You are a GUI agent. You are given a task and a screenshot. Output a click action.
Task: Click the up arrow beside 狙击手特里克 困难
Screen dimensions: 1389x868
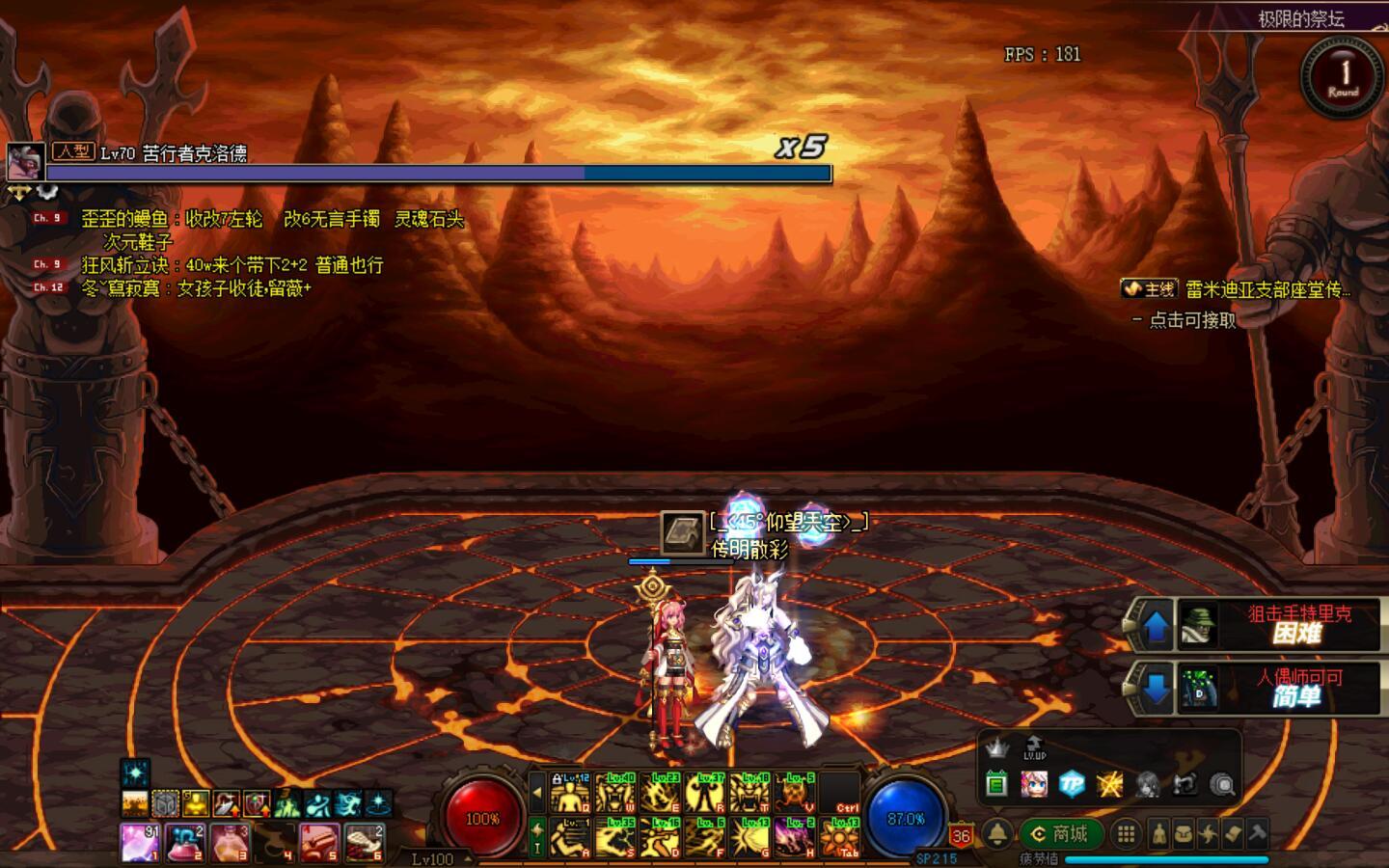click(x=1154, y=626)
